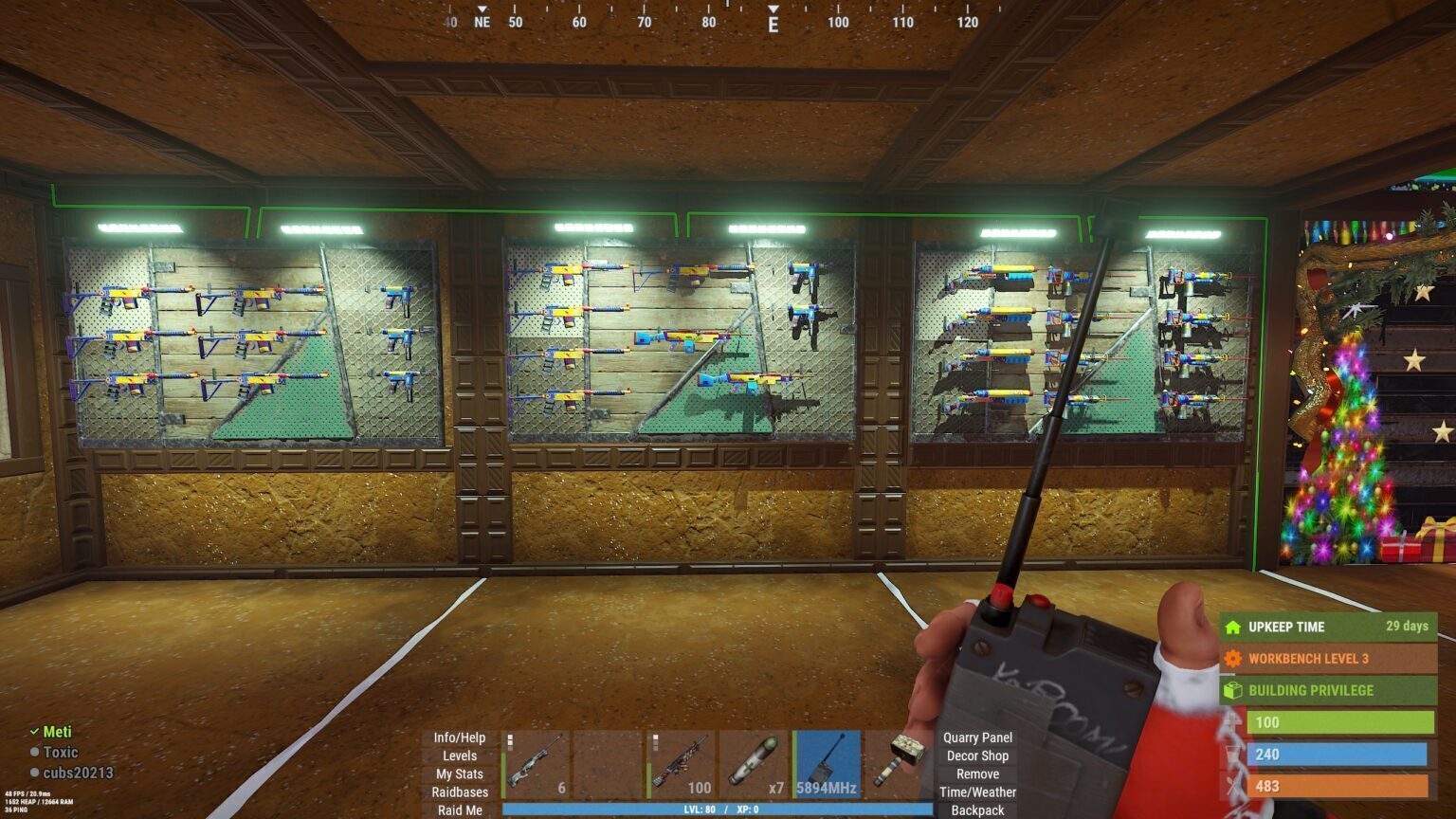Select the RF transmitter 5894MHz slot
This screenshot has height=819, width=1456.
pos(828,764)
